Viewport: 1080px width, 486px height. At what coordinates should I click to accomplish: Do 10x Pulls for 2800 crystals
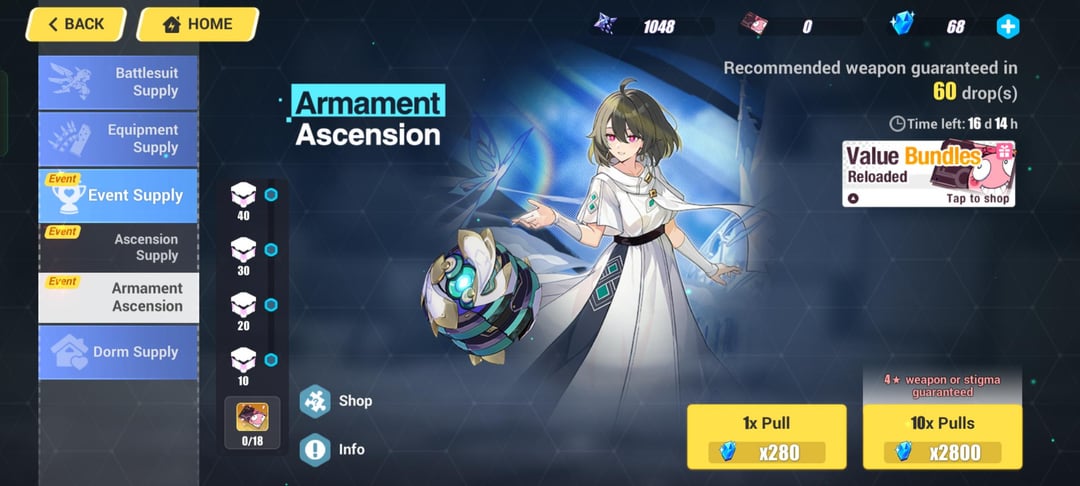942,437
